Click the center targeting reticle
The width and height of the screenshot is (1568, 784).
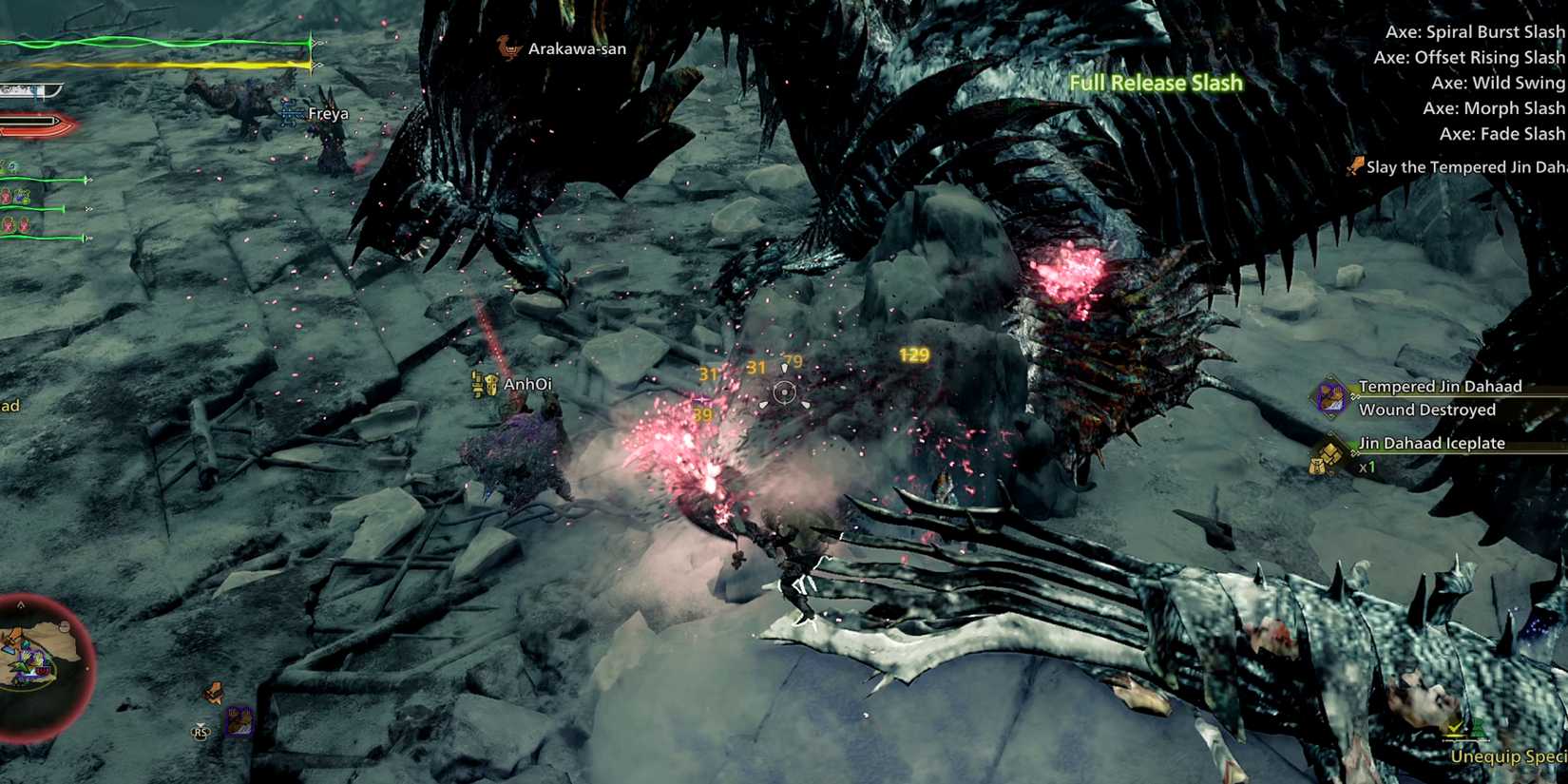[x=782, y=392]
